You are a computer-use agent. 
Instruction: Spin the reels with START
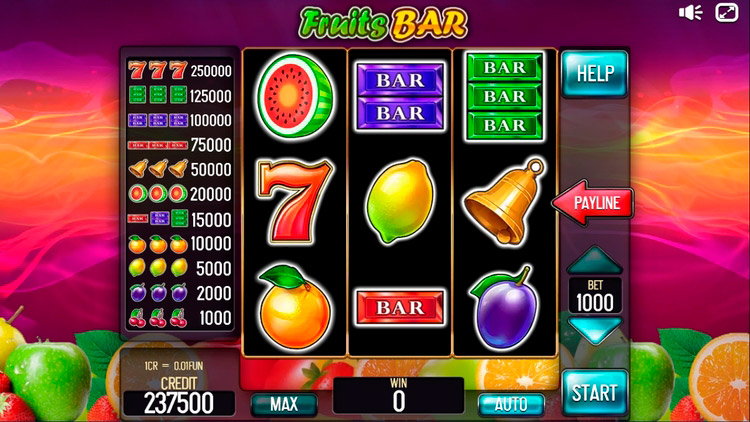pos(594,392)
